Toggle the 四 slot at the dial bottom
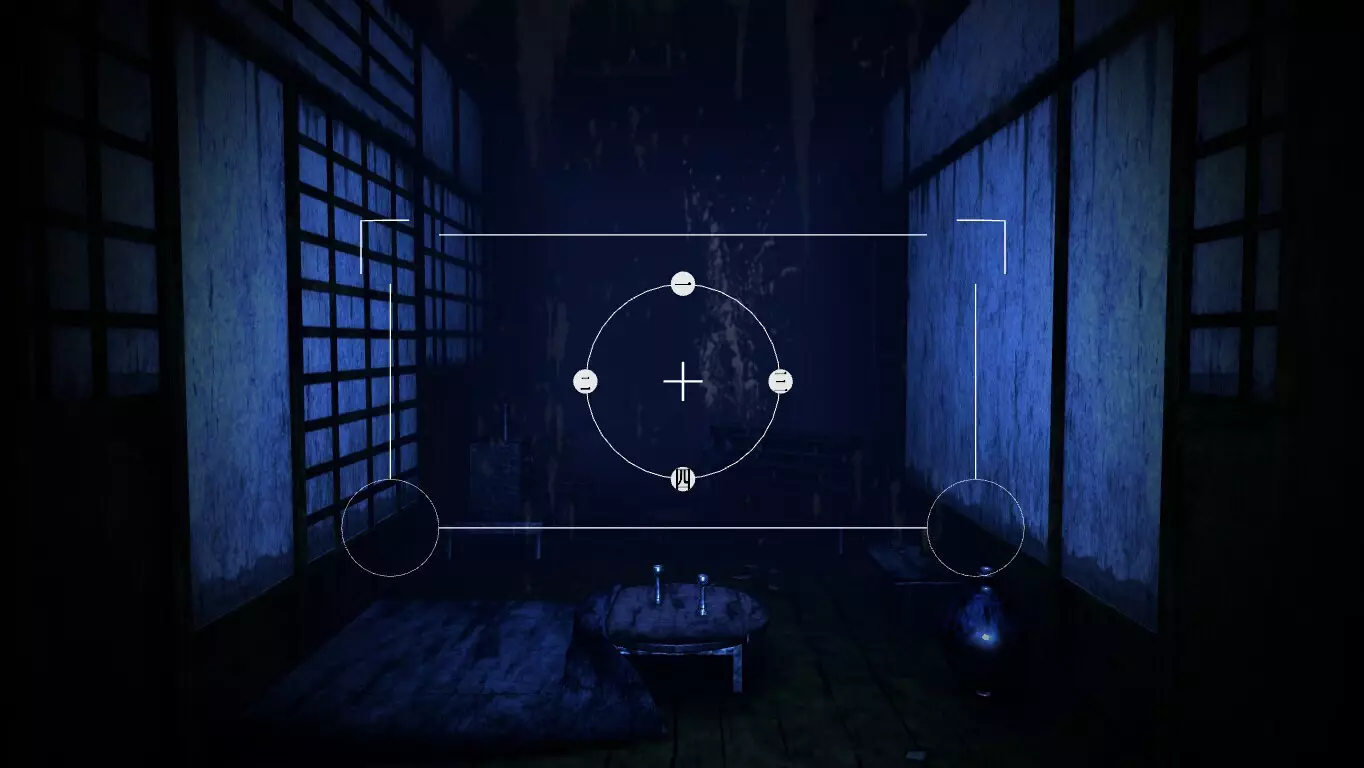The height and width of the screenshot is (768, 1364). coord(683,477)
